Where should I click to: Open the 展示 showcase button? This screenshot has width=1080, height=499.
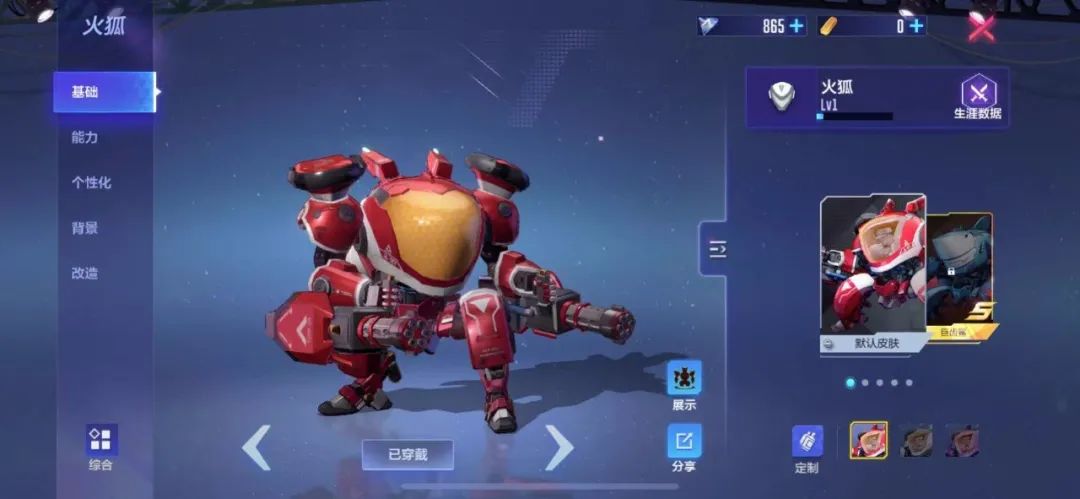click(684, 385)
